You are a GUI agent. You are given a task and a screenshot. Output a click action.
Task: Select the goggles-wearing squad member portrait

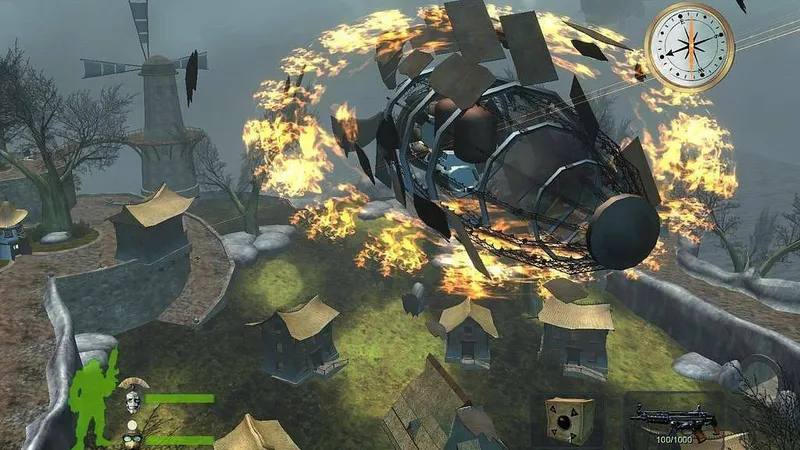133,438
